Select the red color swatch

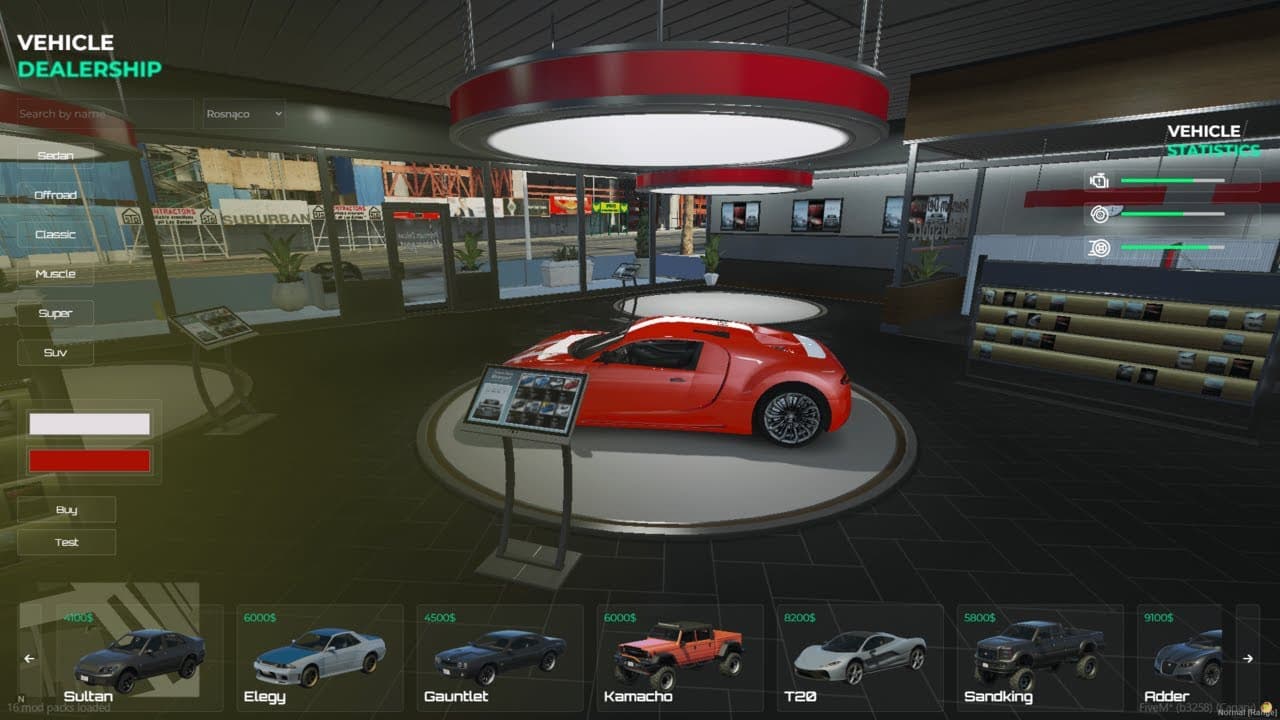90,460
